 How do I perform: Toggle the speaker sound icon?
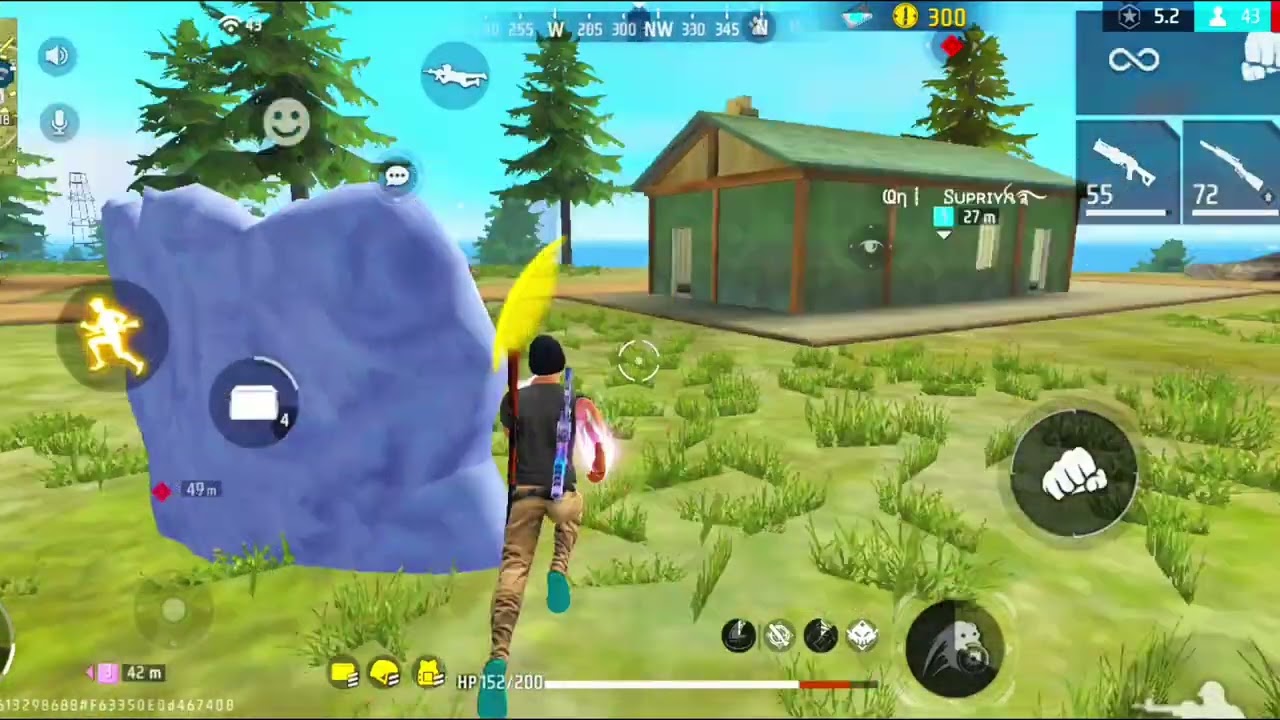tap(57, 56)
